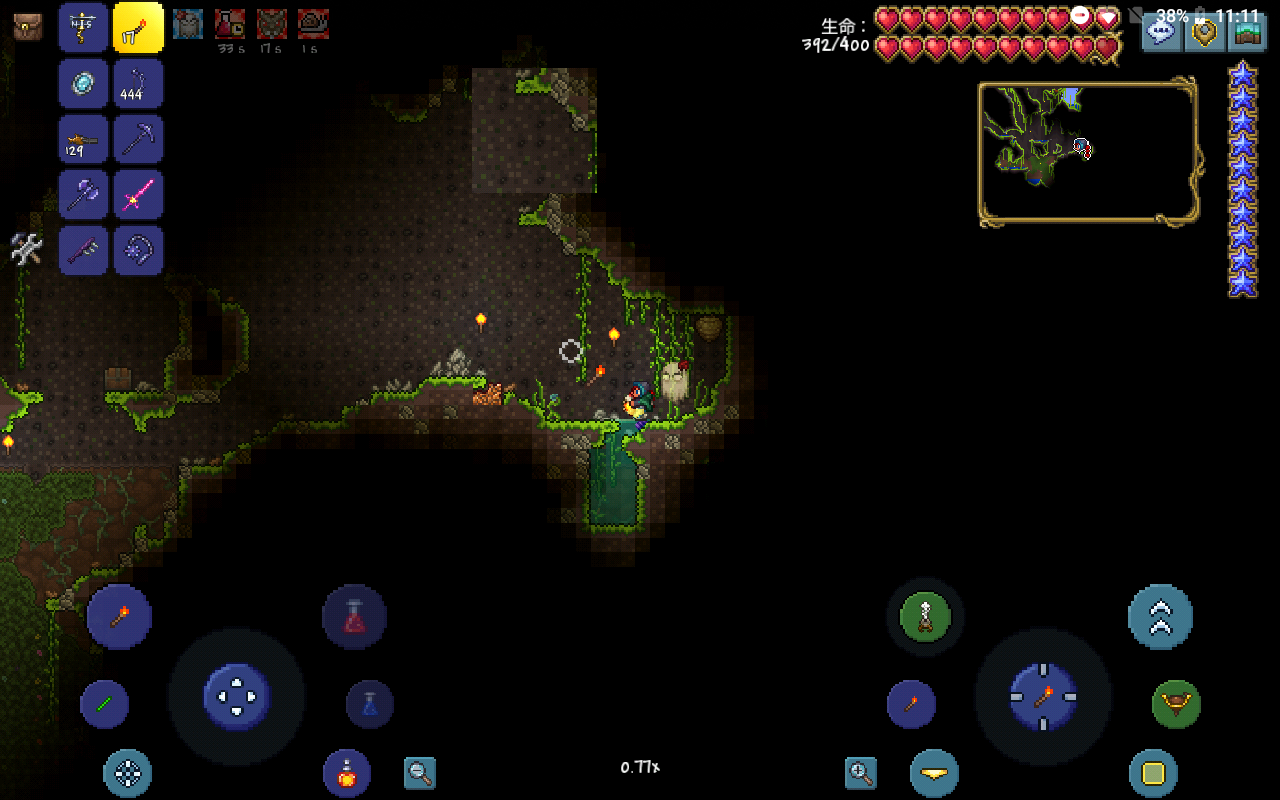Tap the double-arrow jump button
Screen dimensions: 1280x800
tap(1160, 617)
